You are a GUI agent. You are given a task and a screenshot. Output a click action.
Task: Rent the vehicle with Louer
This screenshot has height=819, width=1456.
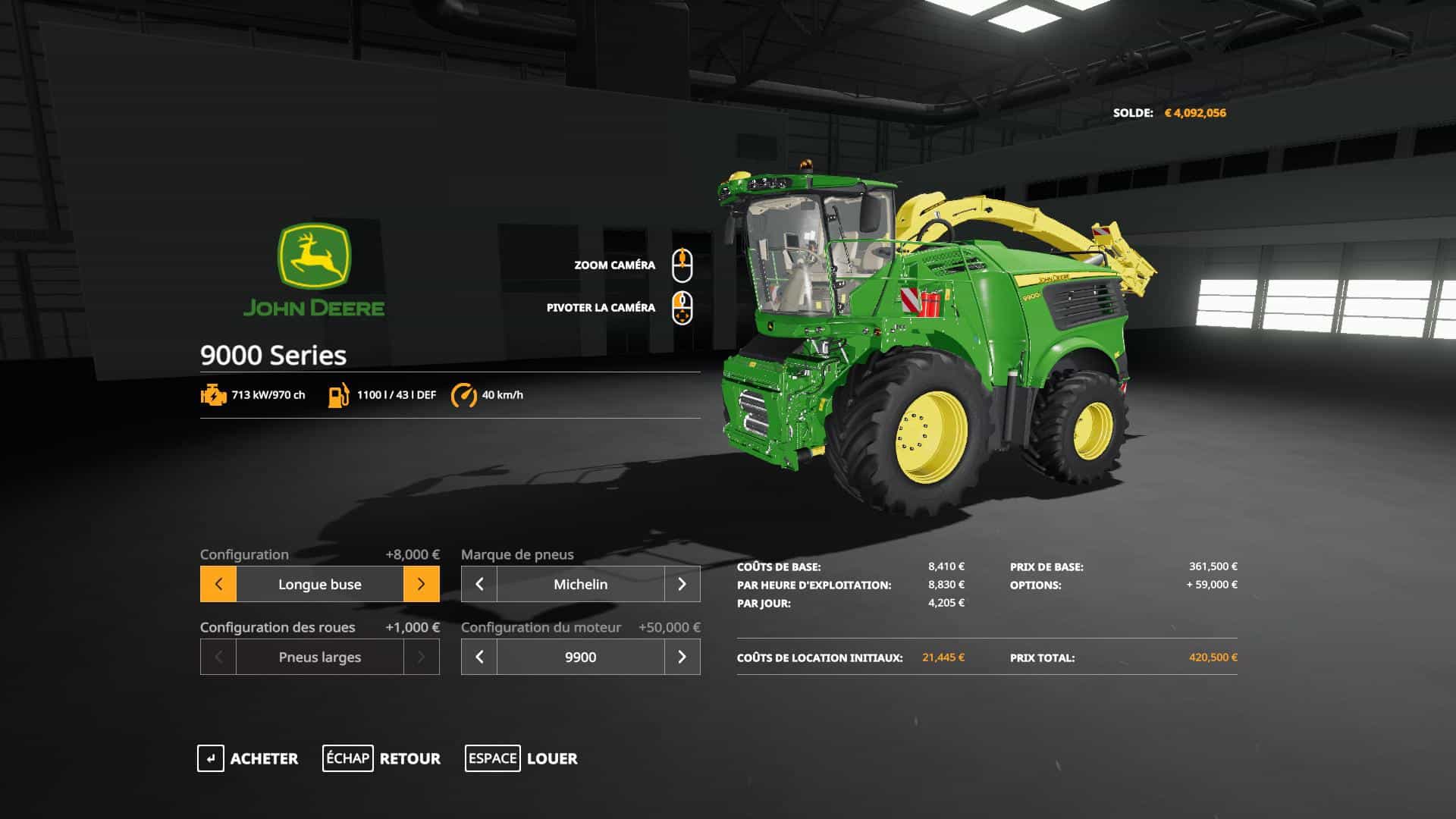tap(521, 758)
